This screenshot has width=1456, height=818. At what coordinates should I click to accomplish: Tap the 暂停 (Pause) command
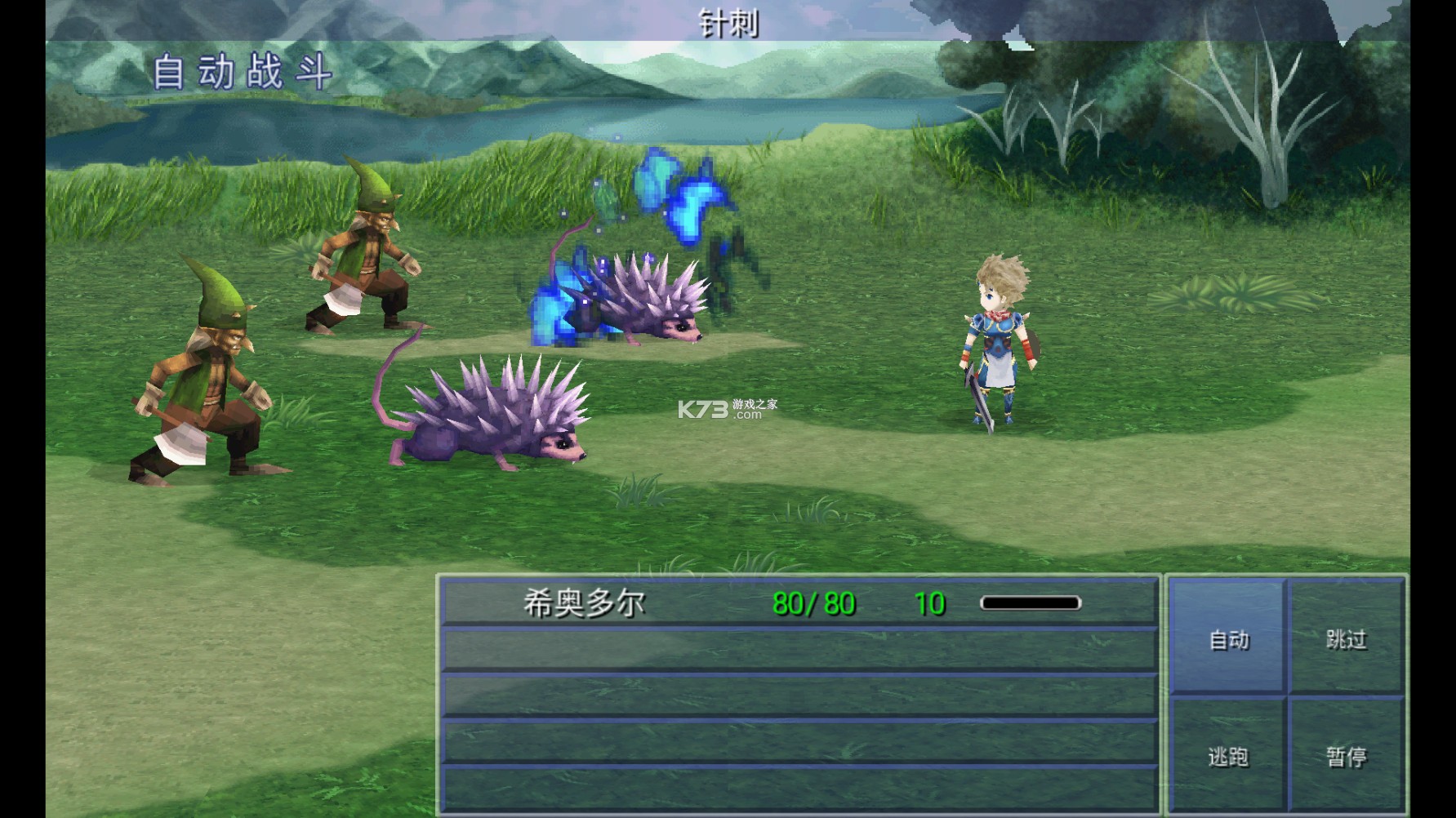click(x=1348, y=758)
